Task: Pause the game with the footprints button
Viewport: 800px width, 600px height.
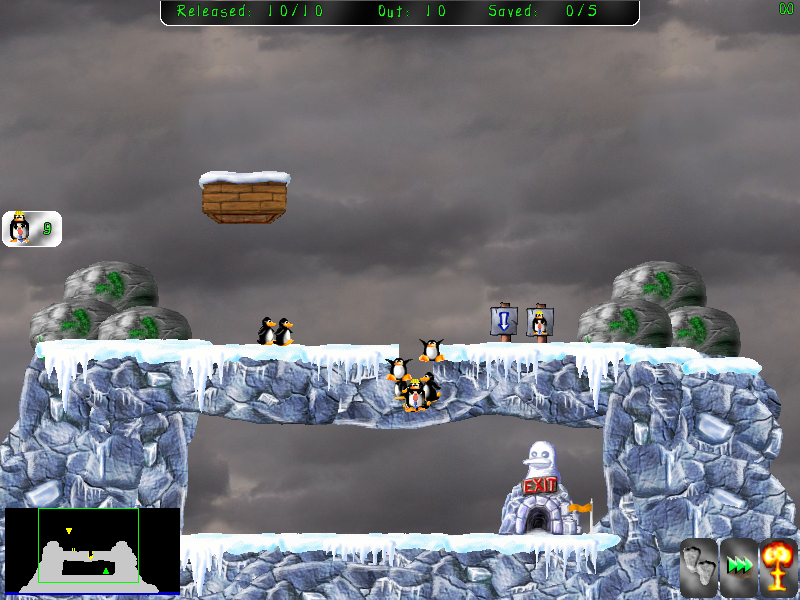Action: (698, 567)
